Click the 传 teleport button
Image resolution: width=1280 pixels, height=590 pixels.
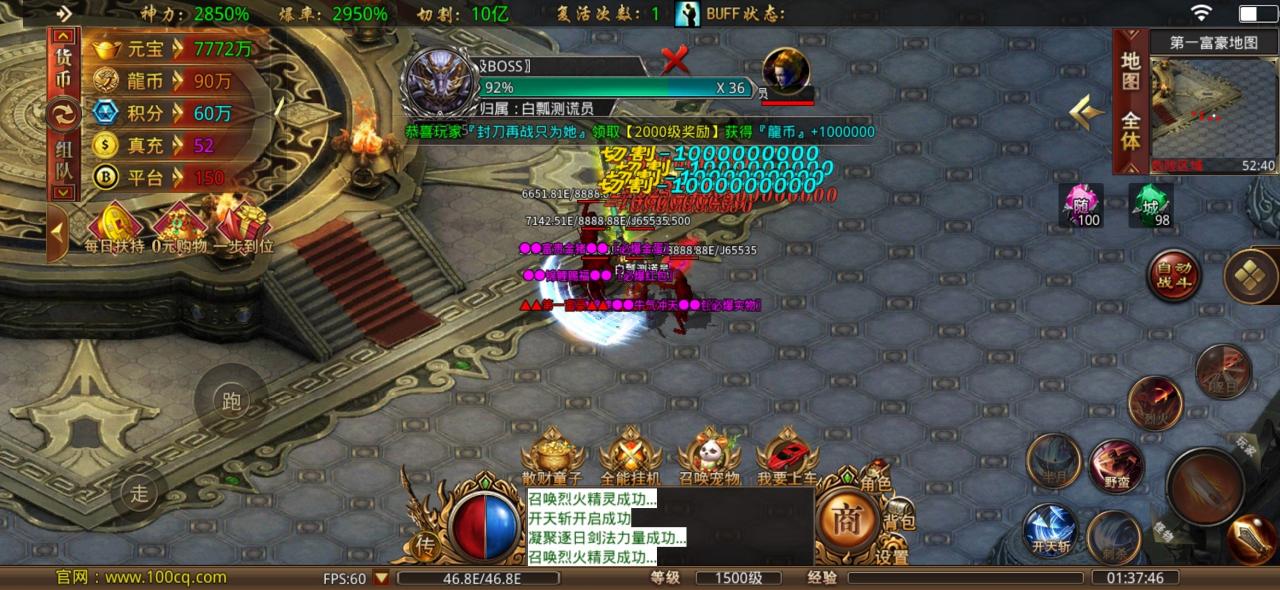pos(424,545)
